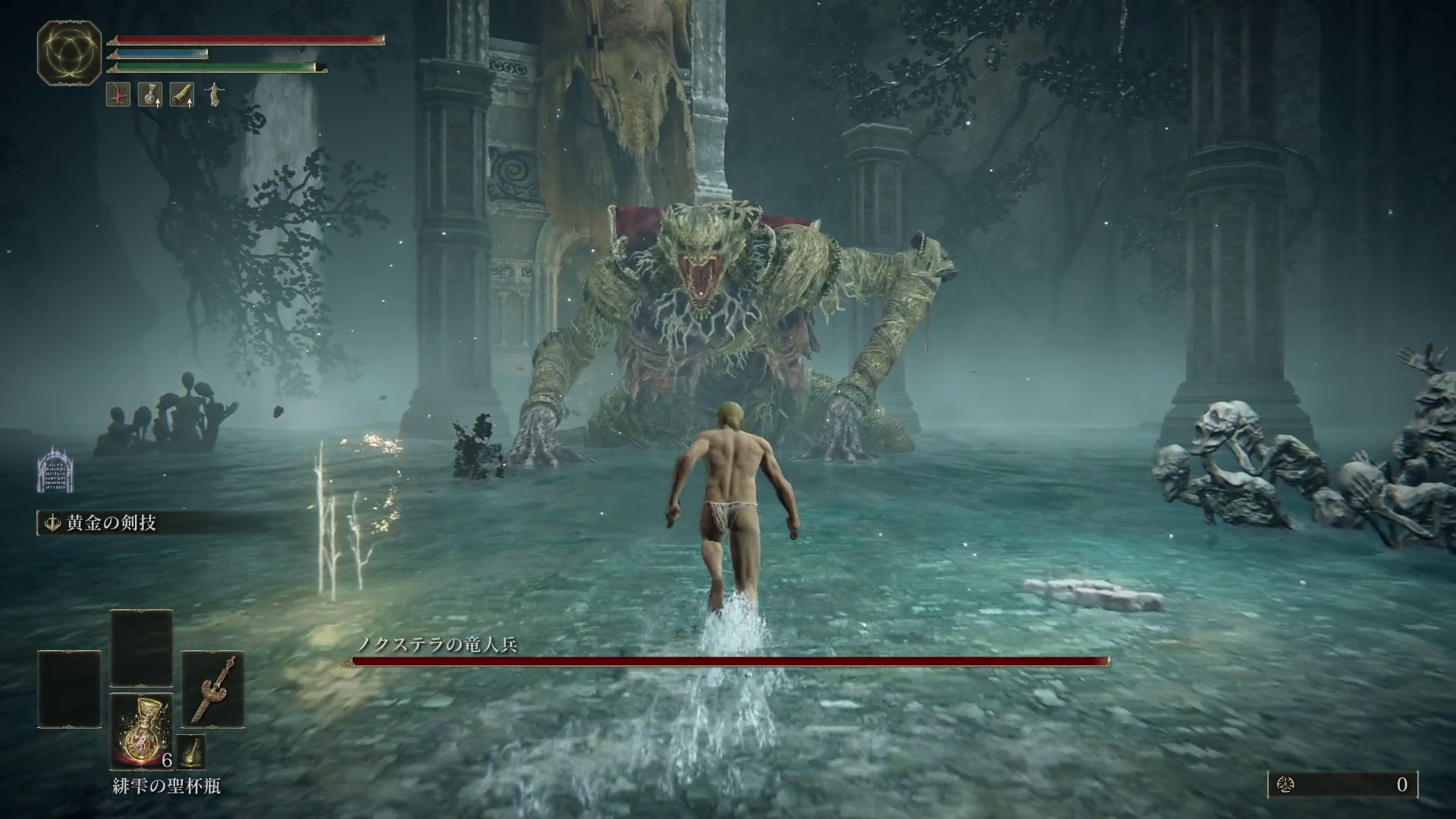Open the glowing arch message icon

tap(55, 469)
